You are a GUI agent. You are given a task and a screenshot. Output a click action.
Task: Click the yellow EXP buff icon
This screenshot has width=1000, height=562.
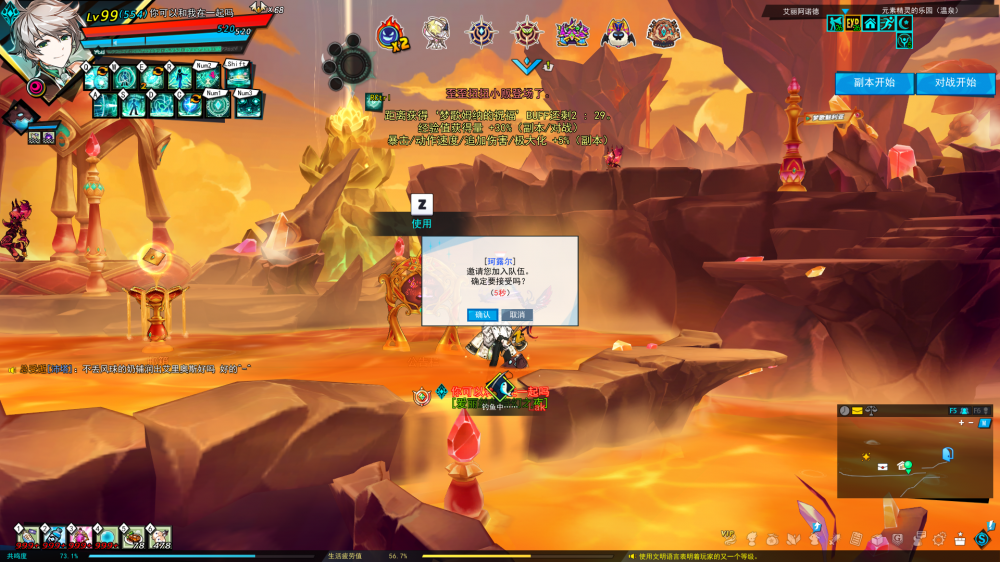(853, 23)
